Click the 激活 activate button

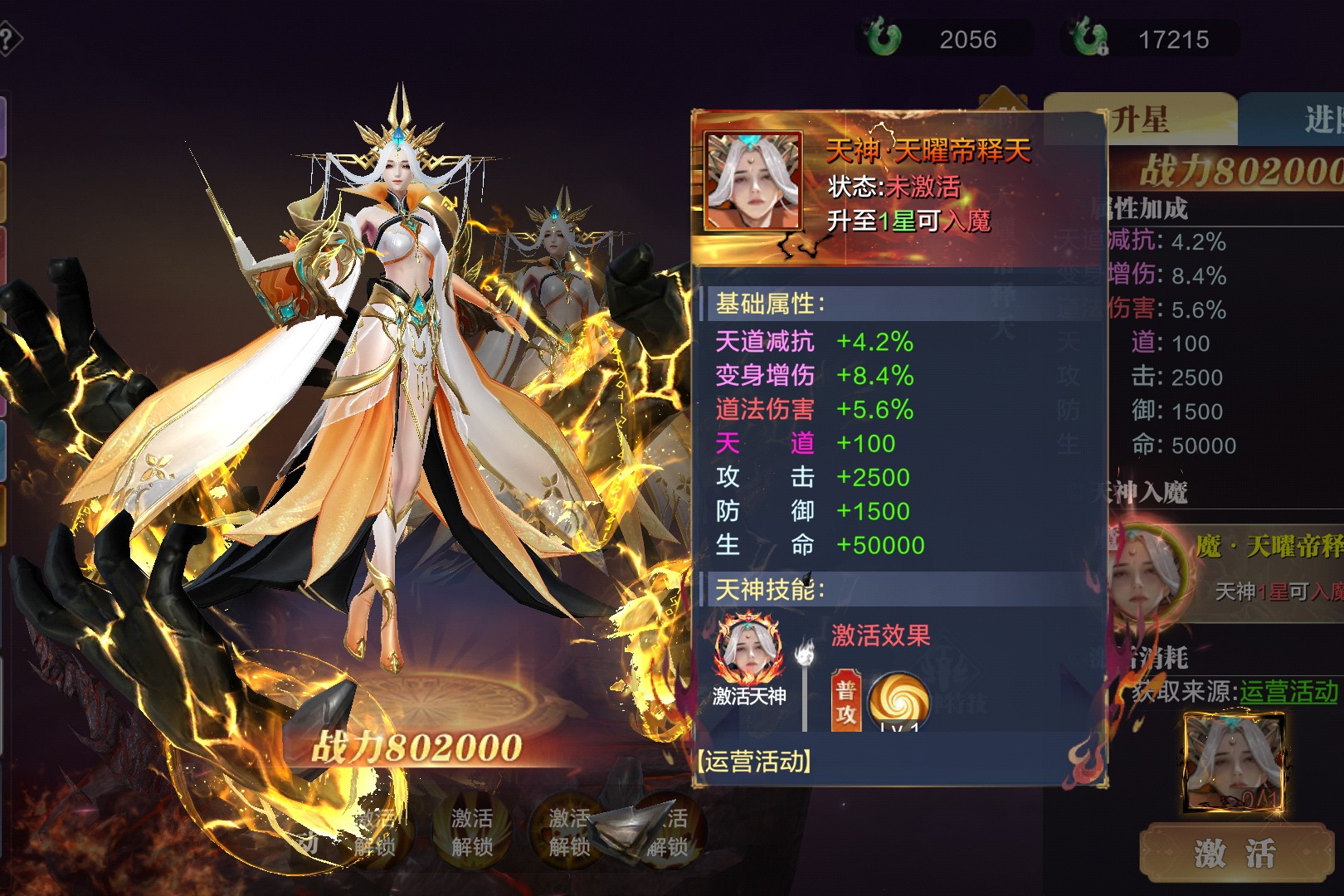click(x=1235, y=853)
